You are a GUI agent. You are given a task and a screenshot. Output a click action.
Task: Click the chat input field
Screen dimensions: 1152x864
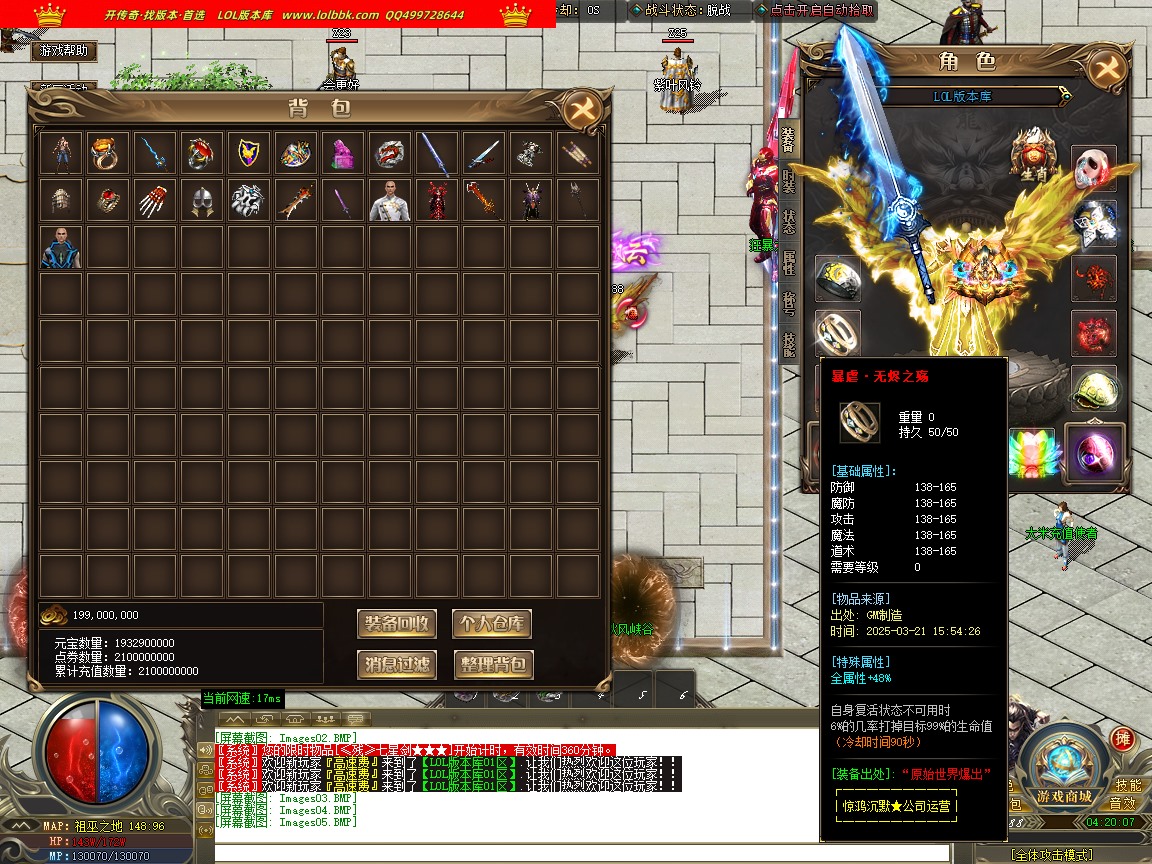tap(580, 853)
